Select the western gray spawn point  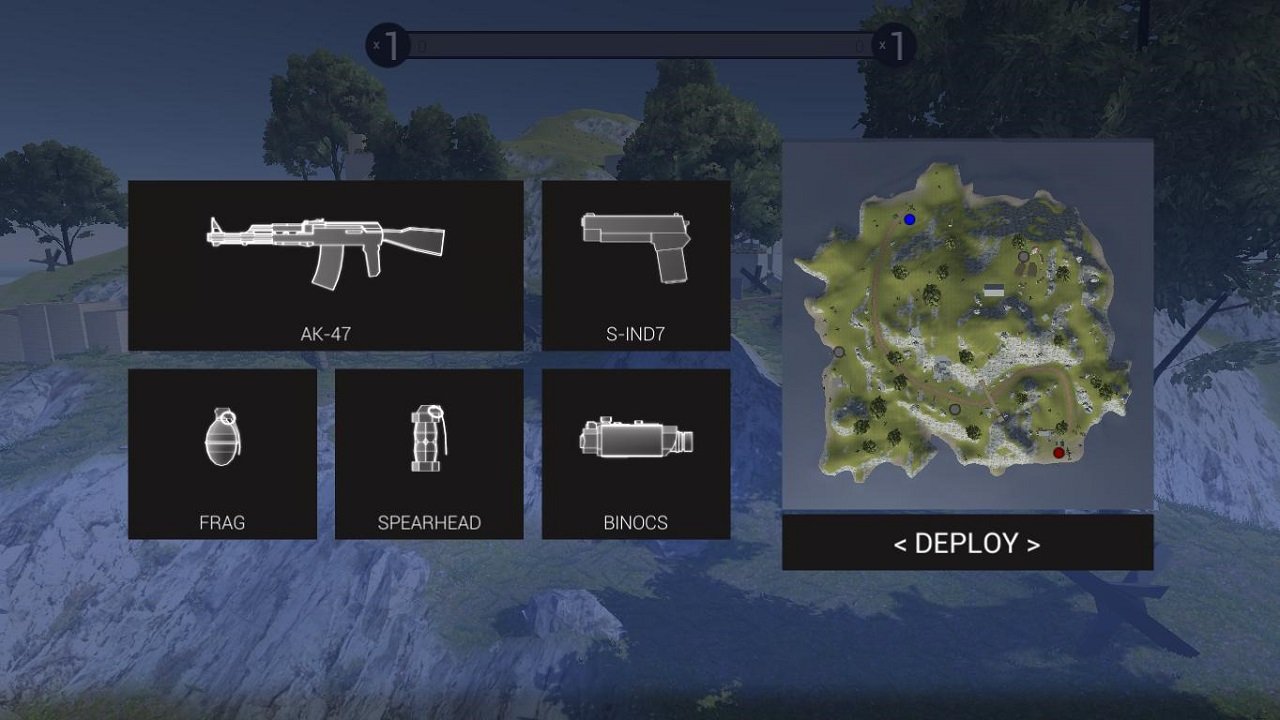pos(840,352)
